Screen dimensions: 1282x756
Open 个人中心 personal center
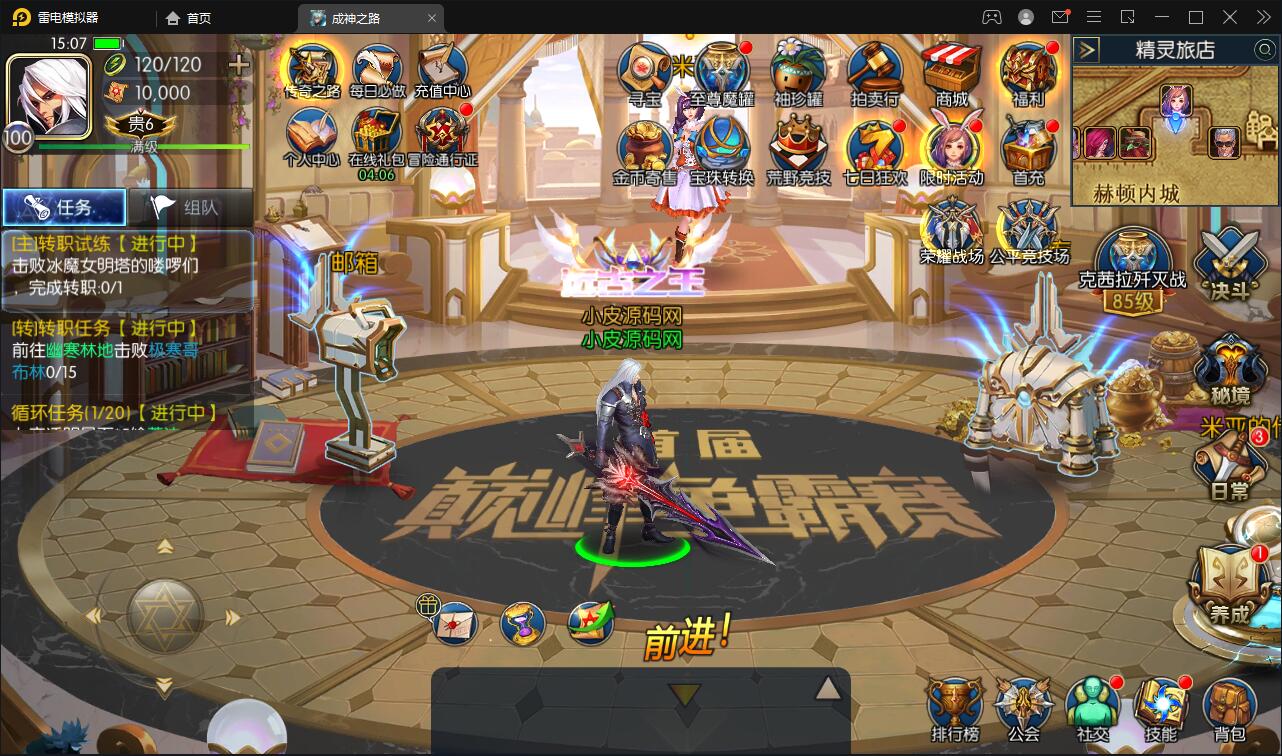[311, 138]
